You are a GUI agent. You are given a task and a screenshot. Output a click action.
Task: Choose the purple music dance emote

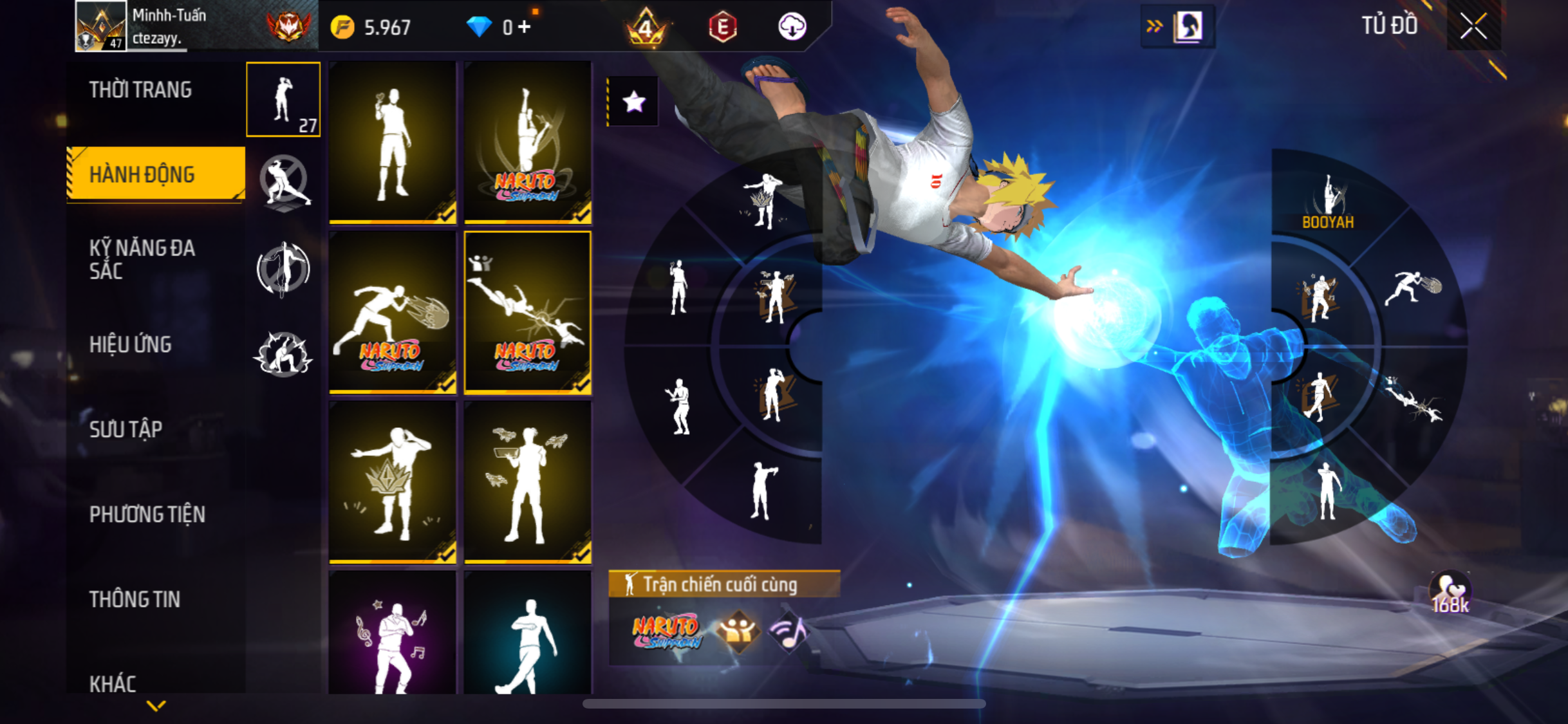pos(393,634)
